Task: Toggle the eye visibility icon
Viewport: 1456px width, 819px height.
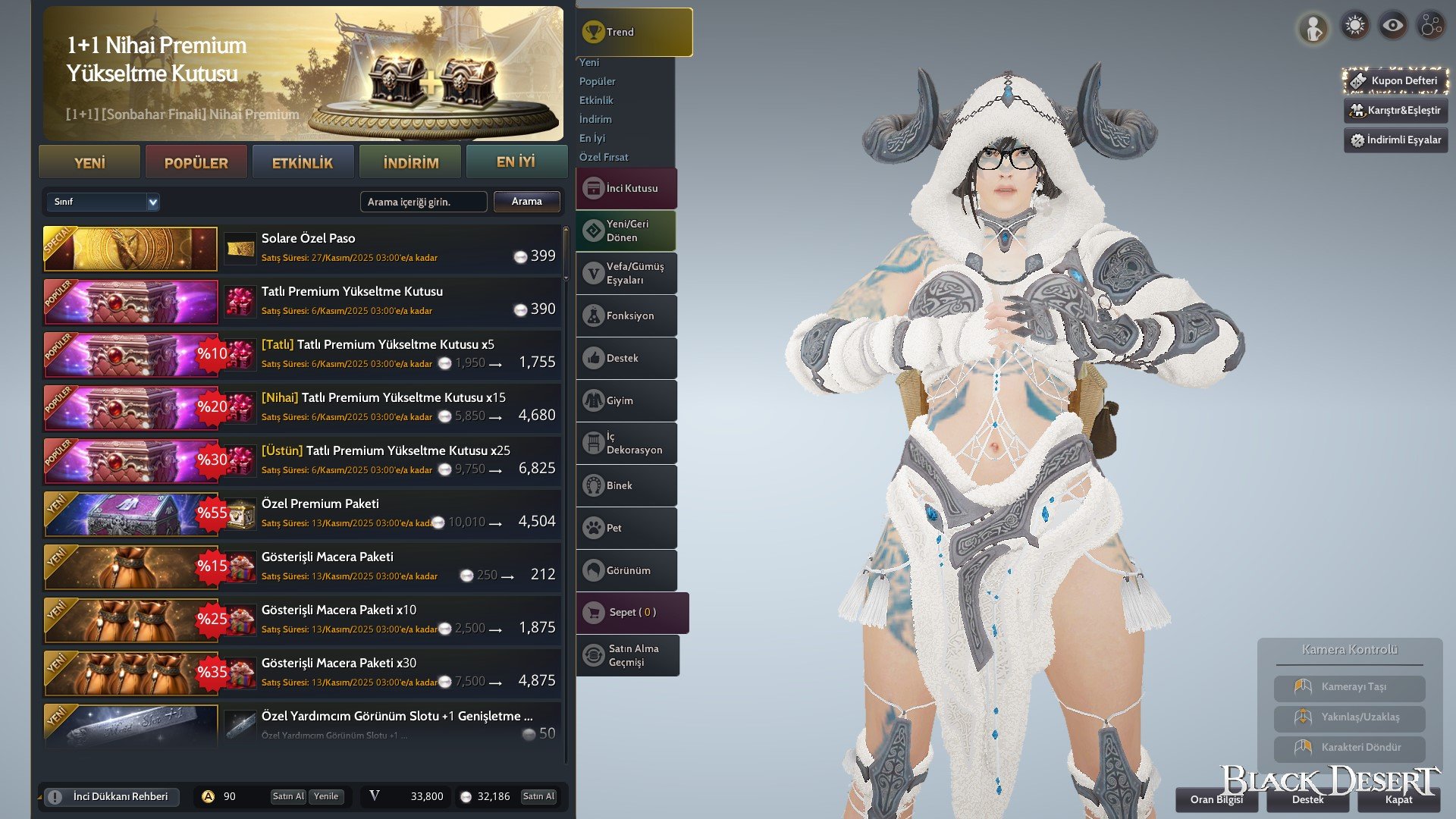Action: coord(1392,26)
